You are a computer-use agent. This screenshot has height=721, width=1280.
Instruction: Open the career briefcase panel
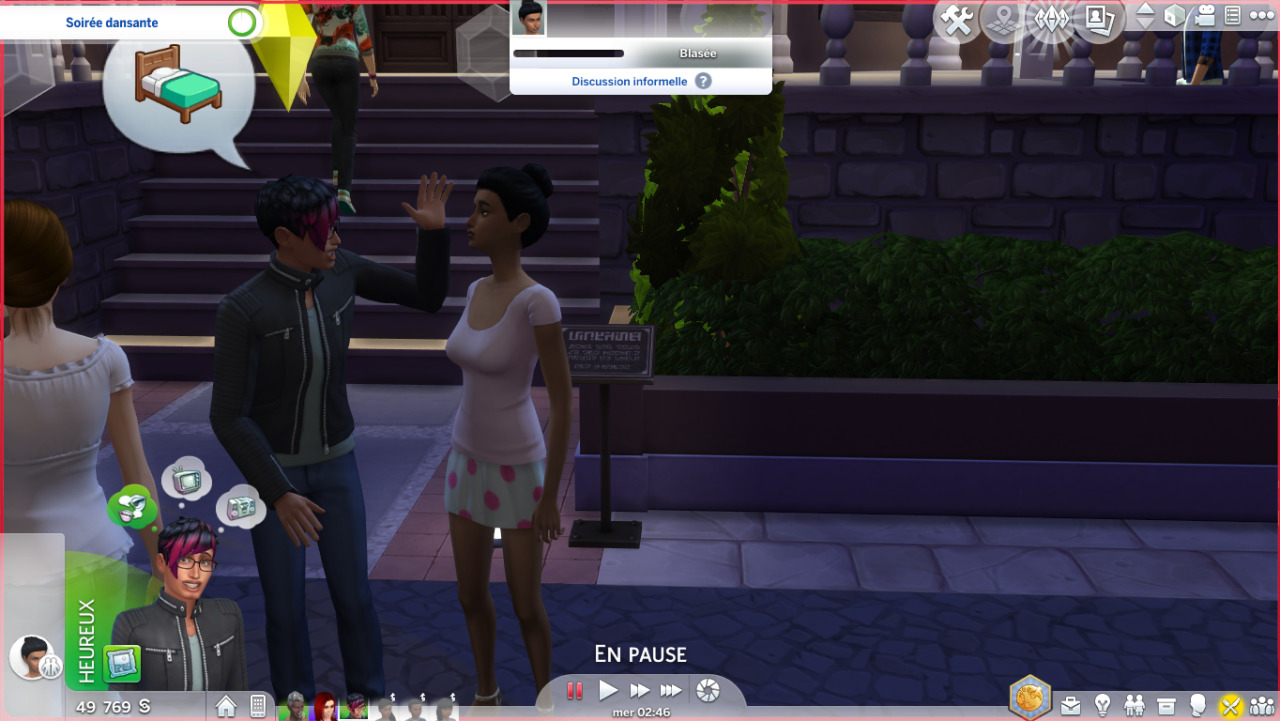(x=1070, y=706)
